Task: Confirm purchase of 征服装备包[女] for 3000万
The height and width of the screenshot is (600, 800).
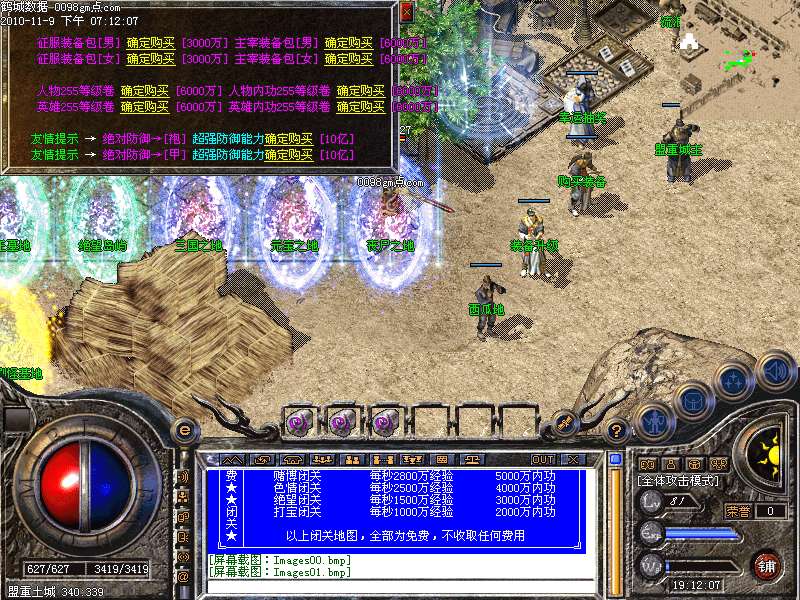Action: click(x=144, y=59)
